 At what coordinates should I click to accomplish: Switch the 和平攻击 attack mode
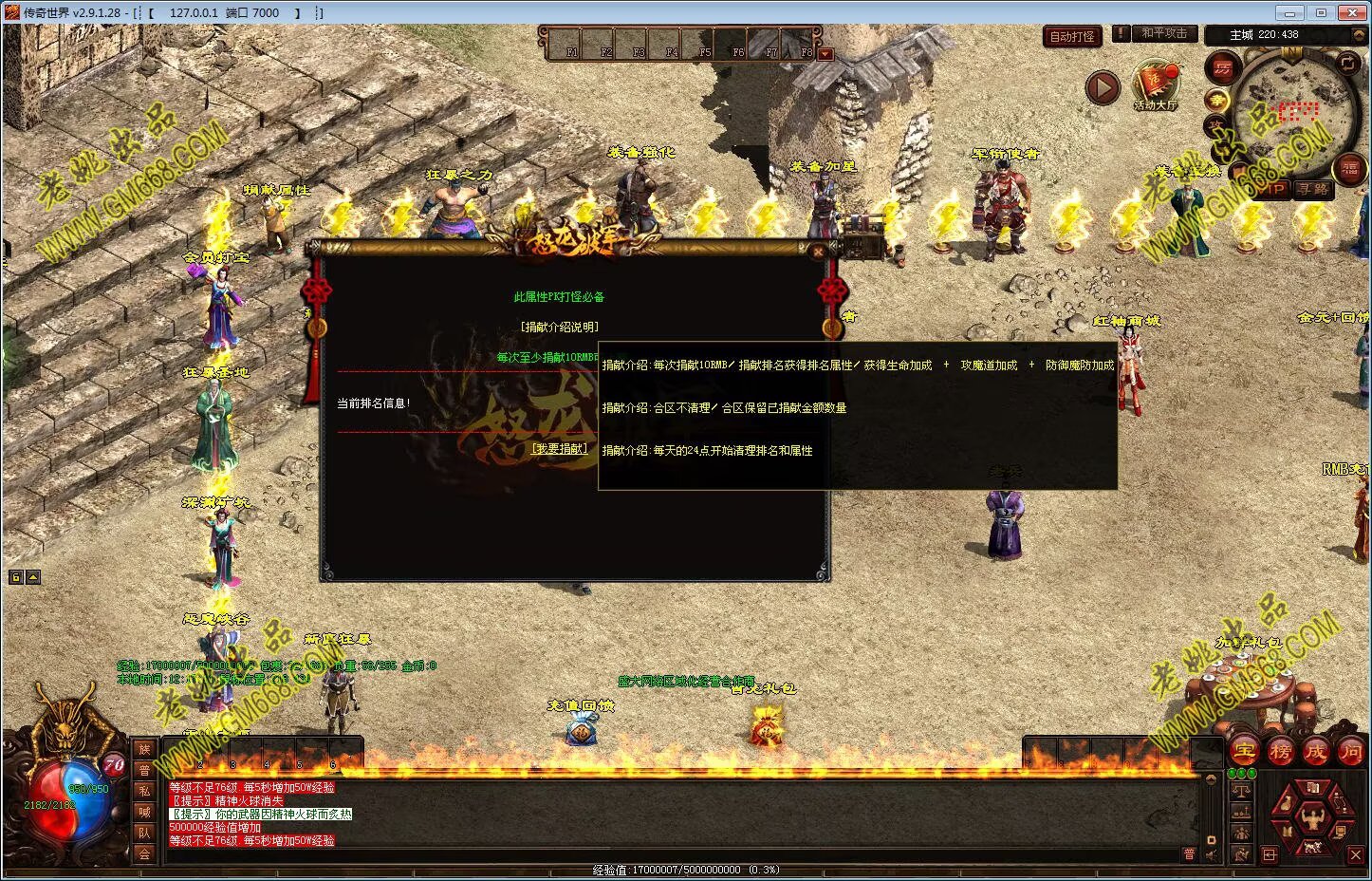click(x=1163, y=33)
